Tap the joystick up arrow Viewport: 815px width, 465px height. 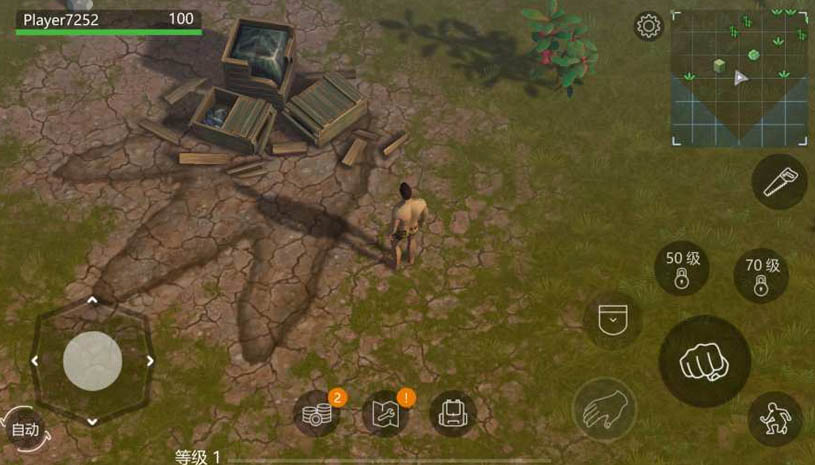(92, 300)
